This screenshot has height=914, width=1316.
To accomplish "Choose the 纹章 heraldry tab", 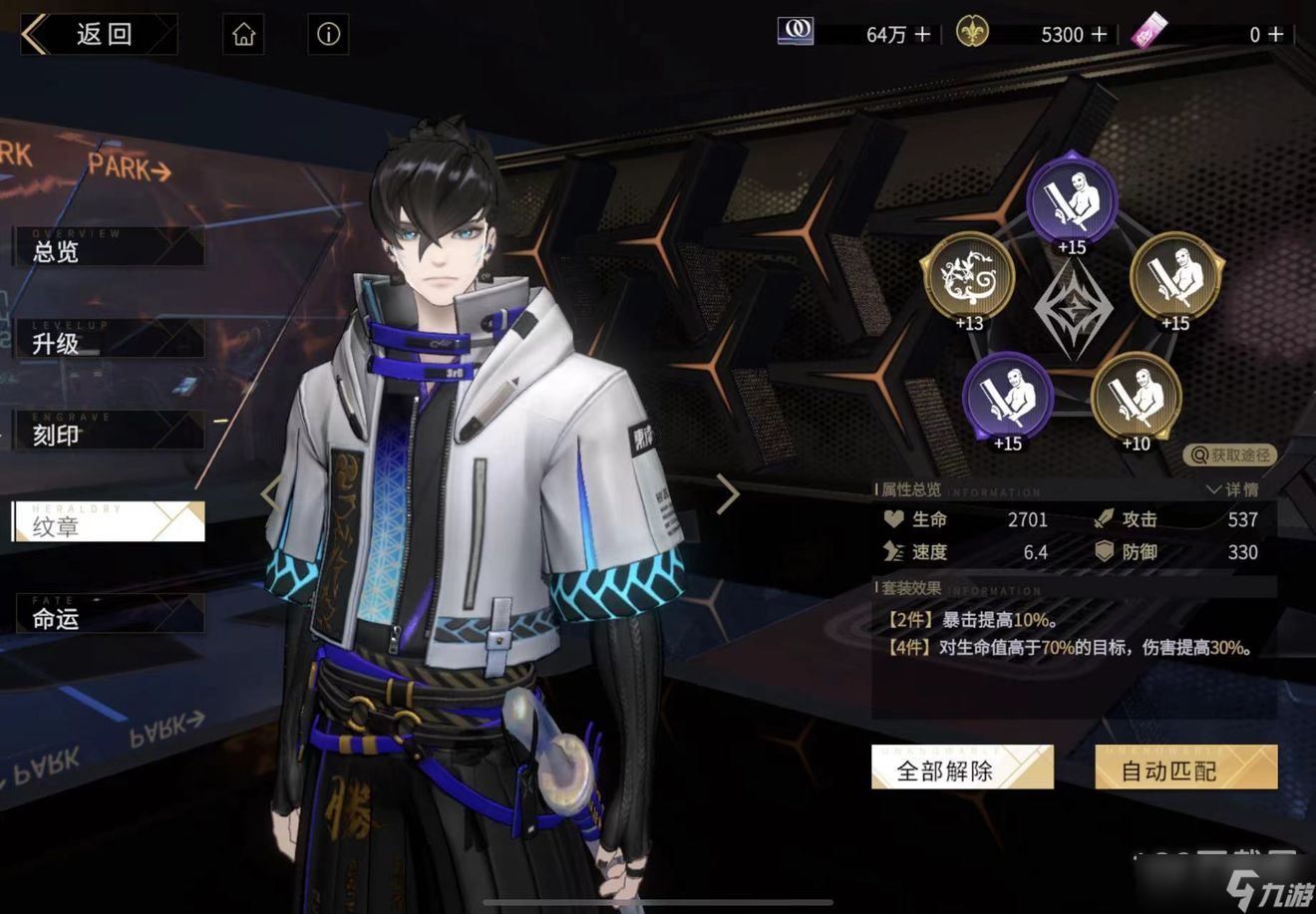I will [108, 525].
